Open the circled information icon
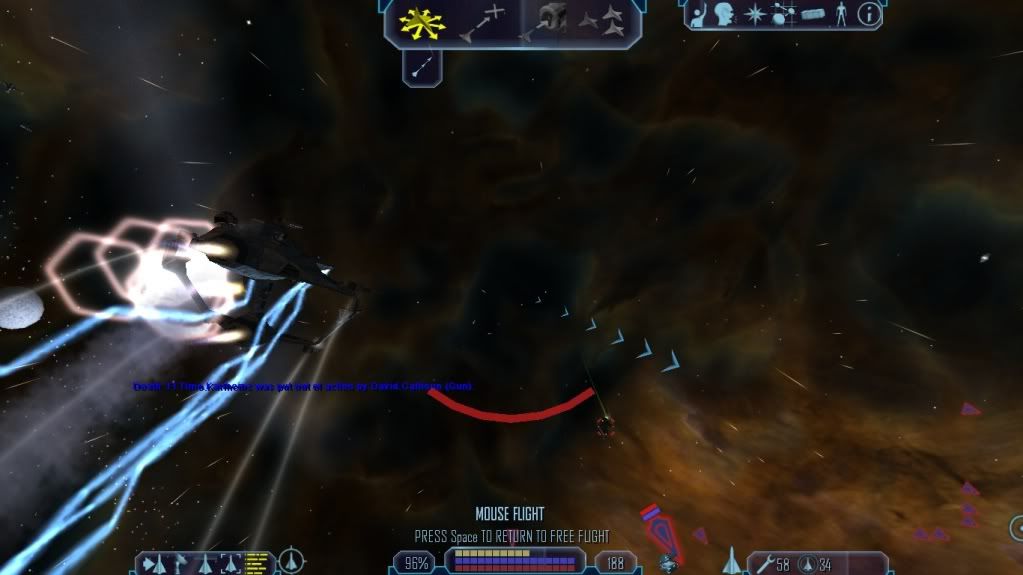Screen dimensions: 1023x575 (869, 15)
